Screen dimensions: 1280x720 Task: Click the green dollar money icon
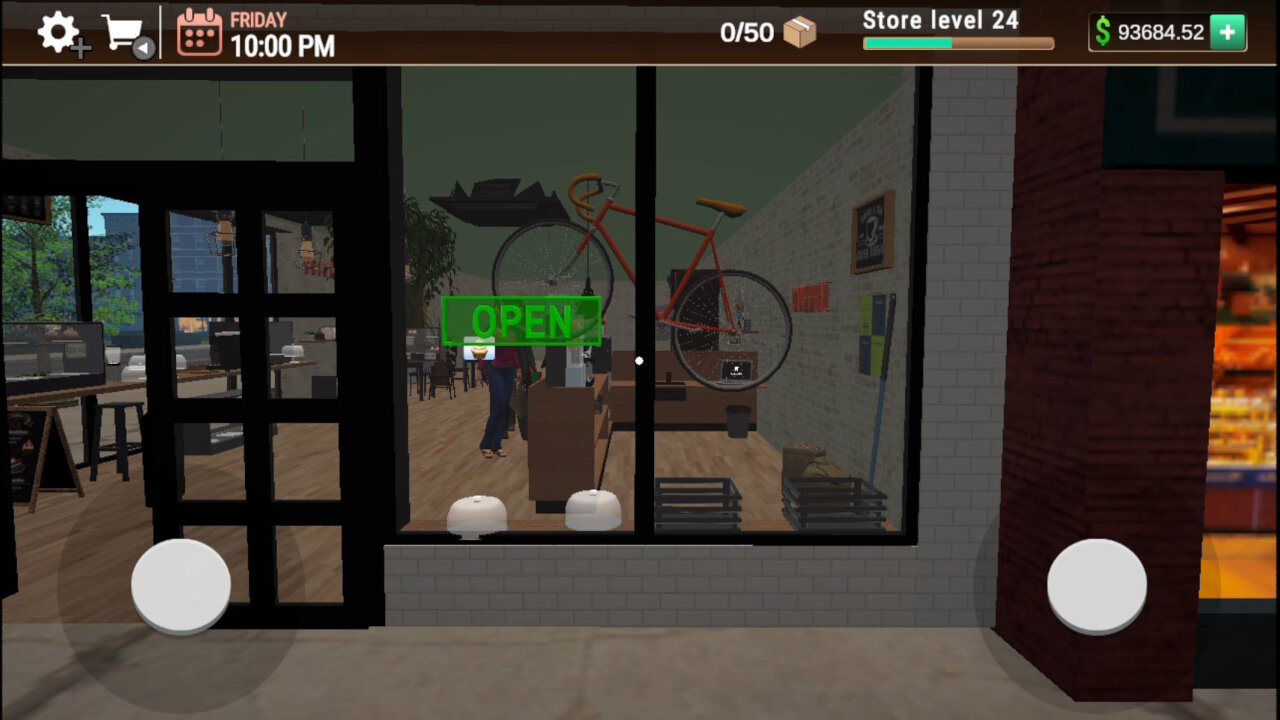(x=1101, y=32)
